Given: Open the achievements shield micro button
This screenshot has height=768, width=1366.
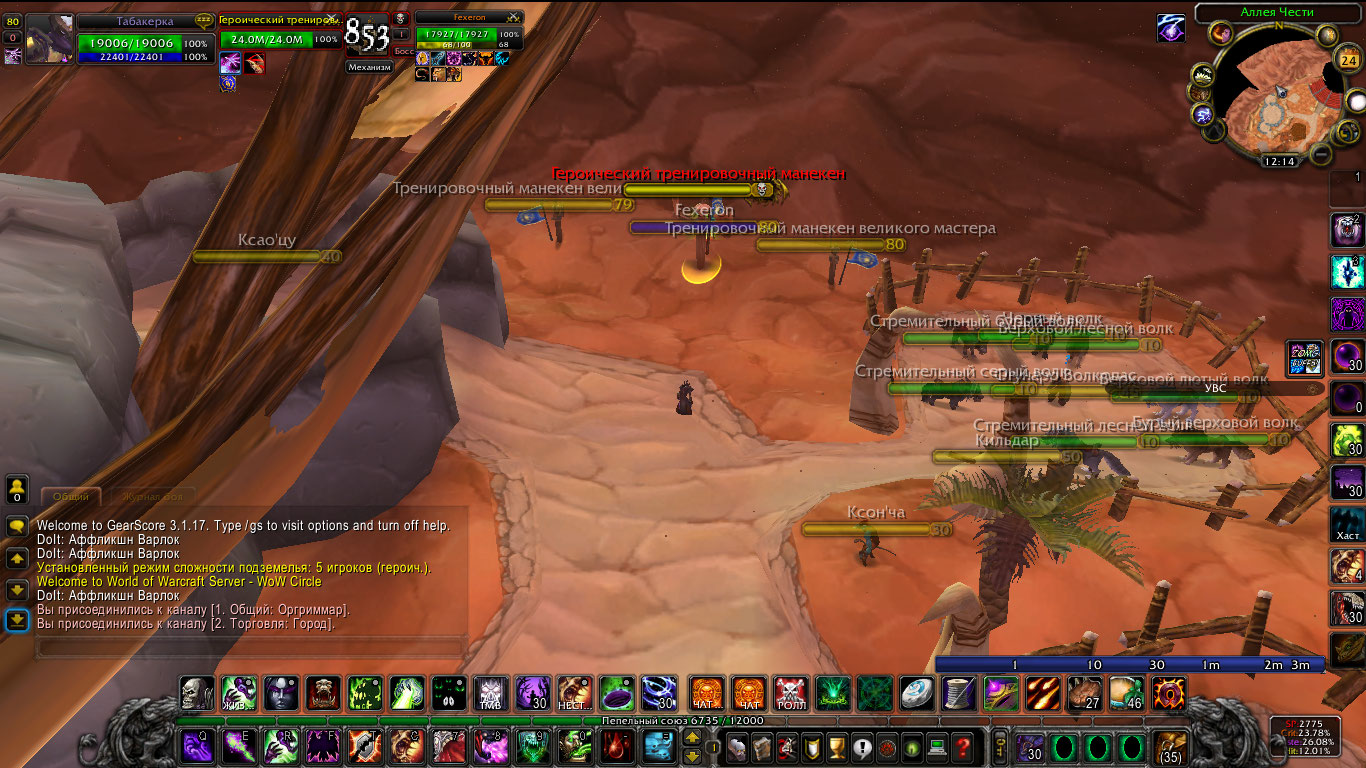Looking at the screenshot, I should [x=813, y=747].
